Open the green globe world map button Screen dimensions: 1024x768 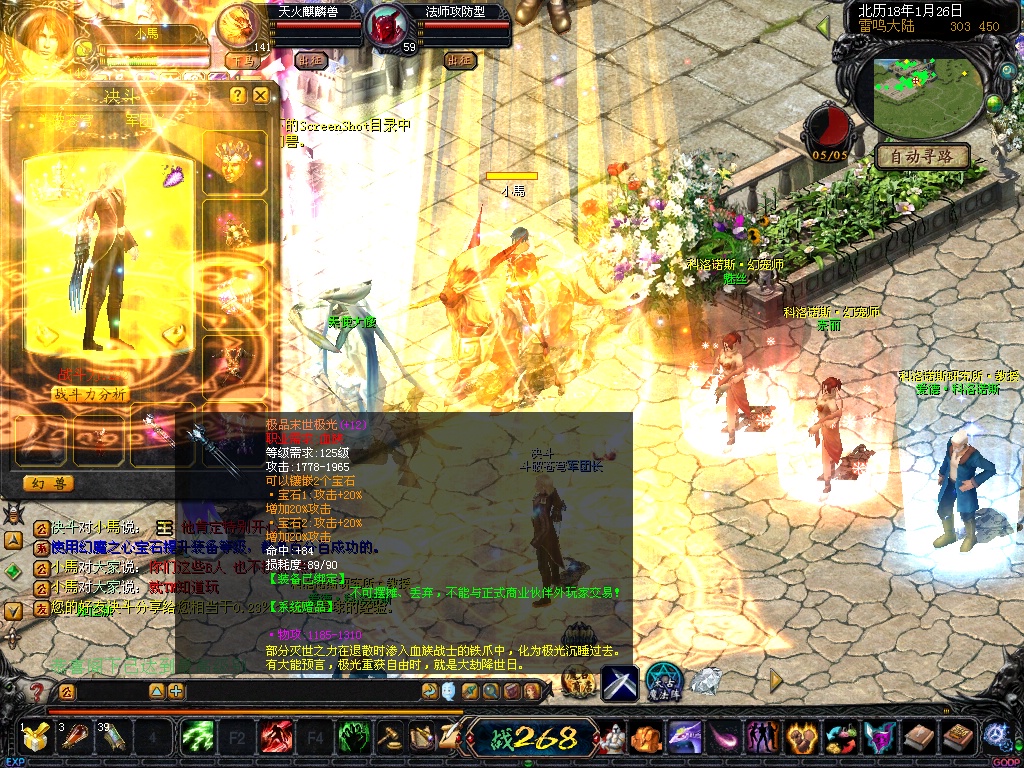994,103
